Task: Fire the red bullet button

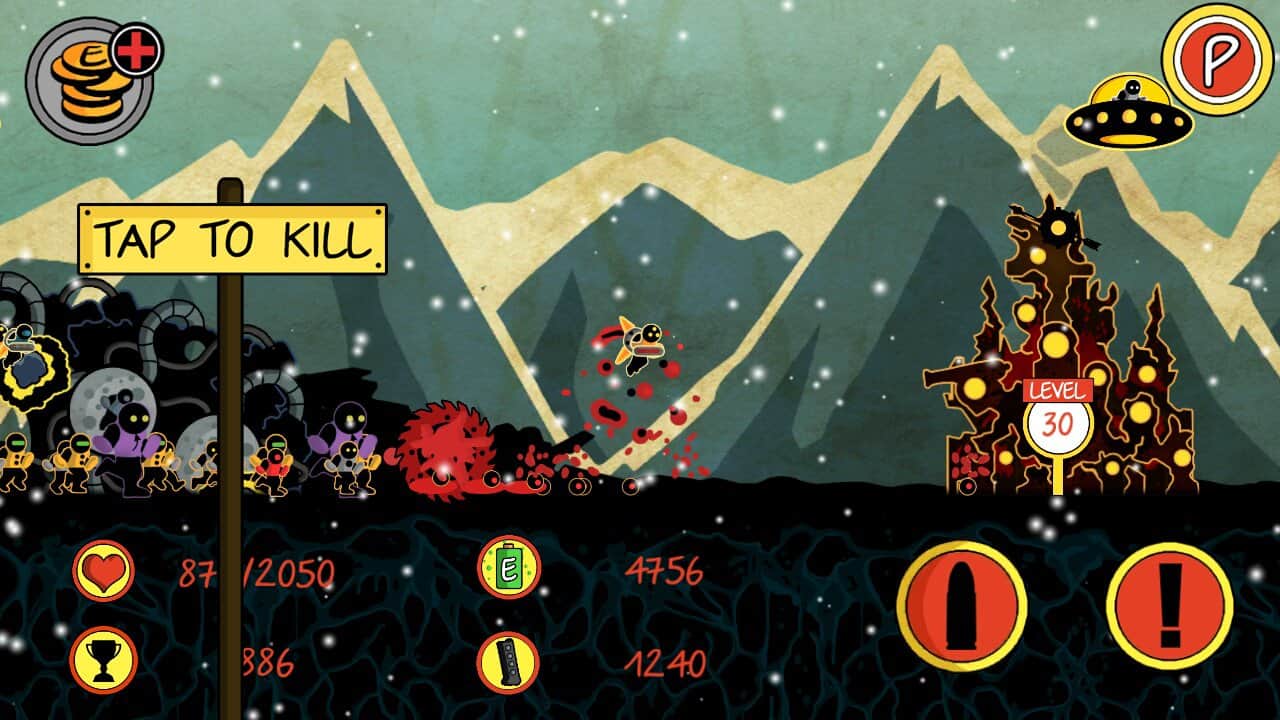Action: [962, 606]
